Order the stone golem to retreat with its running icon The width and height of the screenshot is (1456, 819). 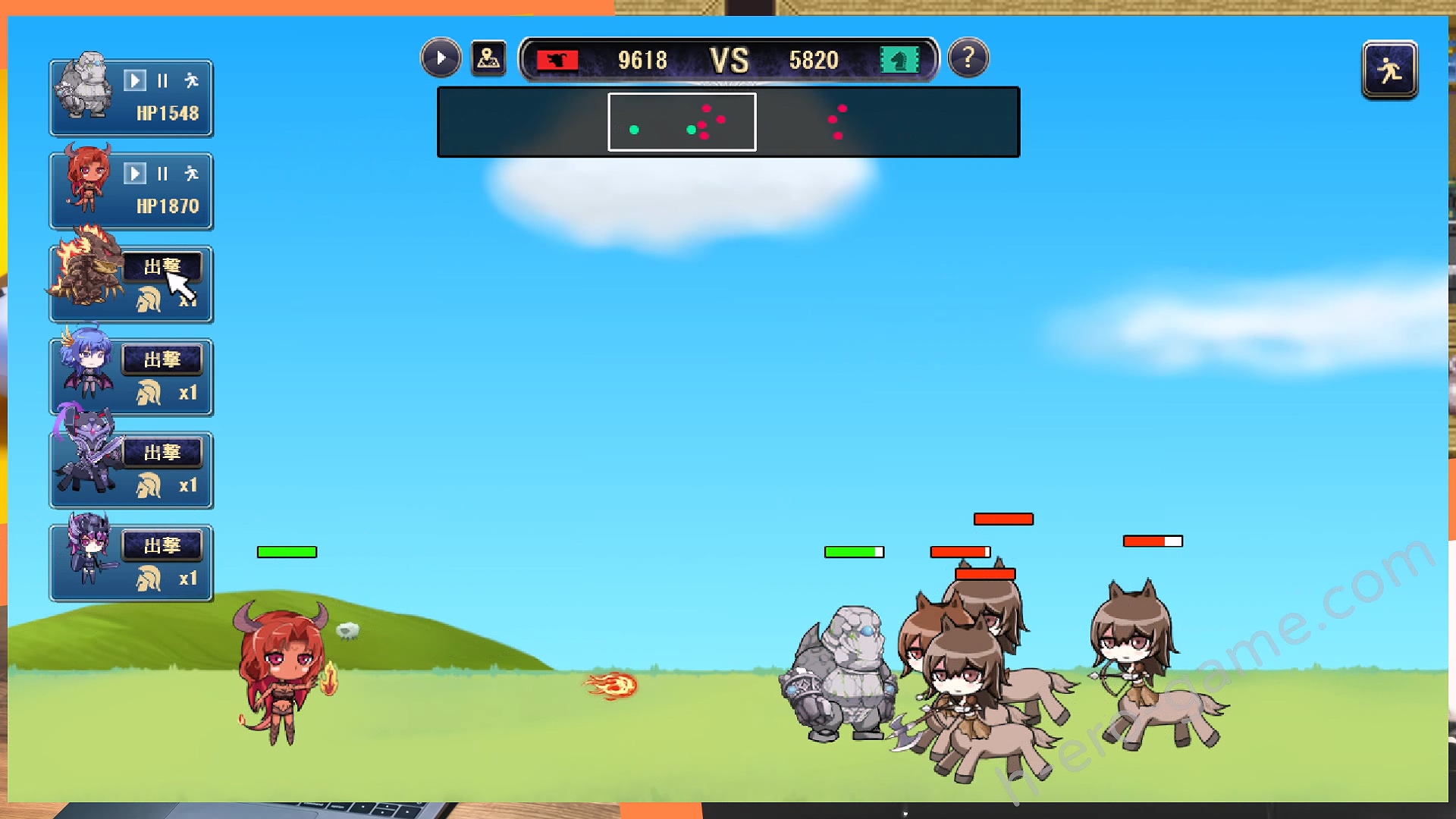click(x=191, y=80)
